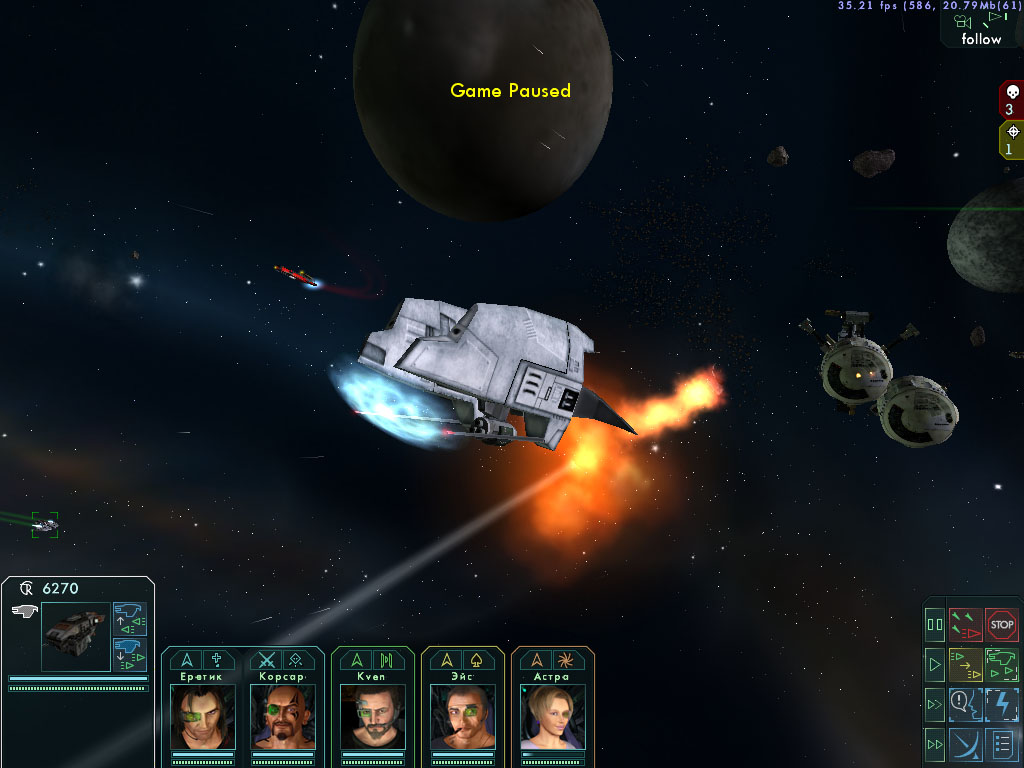The width and height of the screenshot is (1024, 768).
Task: Open the objectives list button
Action: 1001,744
